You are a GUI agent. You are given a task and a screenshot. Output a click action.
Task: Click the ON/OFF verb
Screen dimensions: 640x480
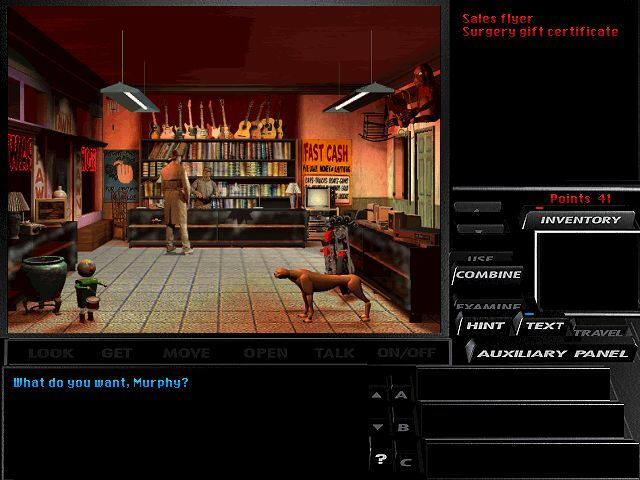click(407, 353)
